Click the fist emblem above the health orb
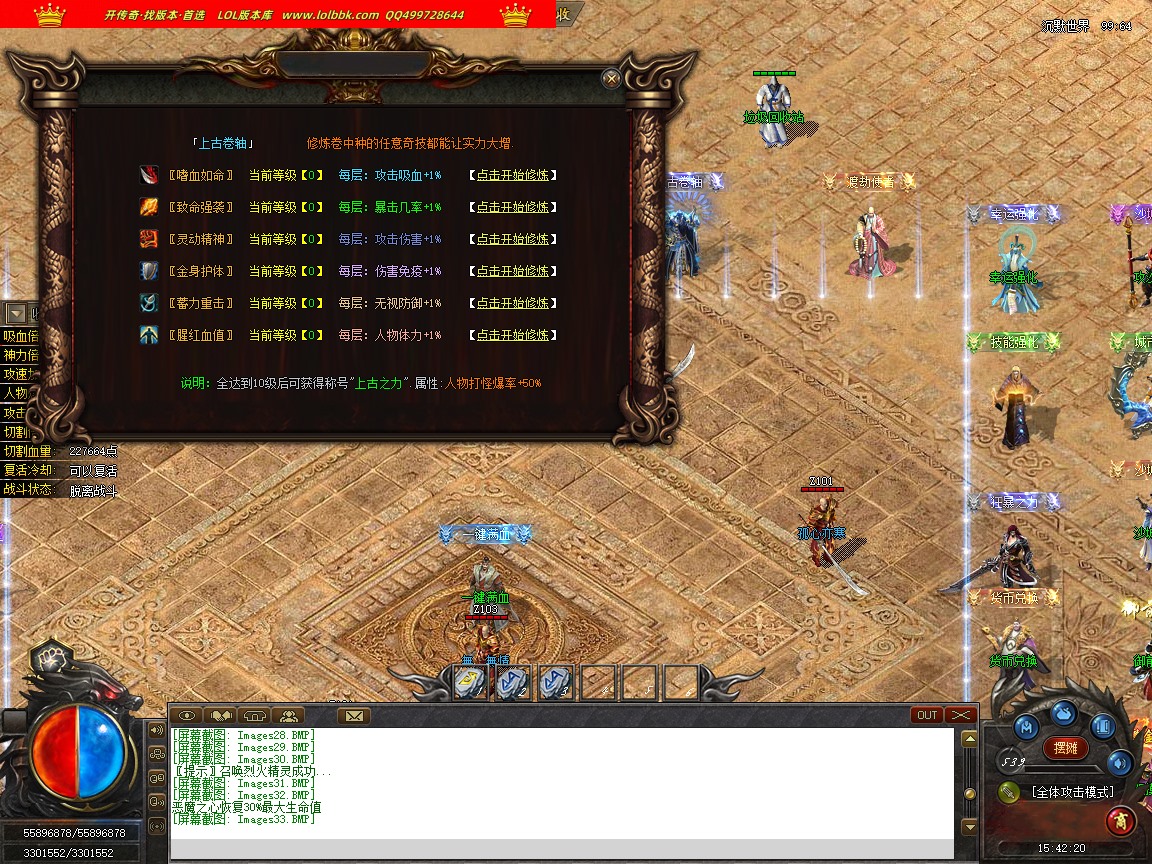Image resolution: width=1152 pixels, height=864 pixels. point(46,657)
